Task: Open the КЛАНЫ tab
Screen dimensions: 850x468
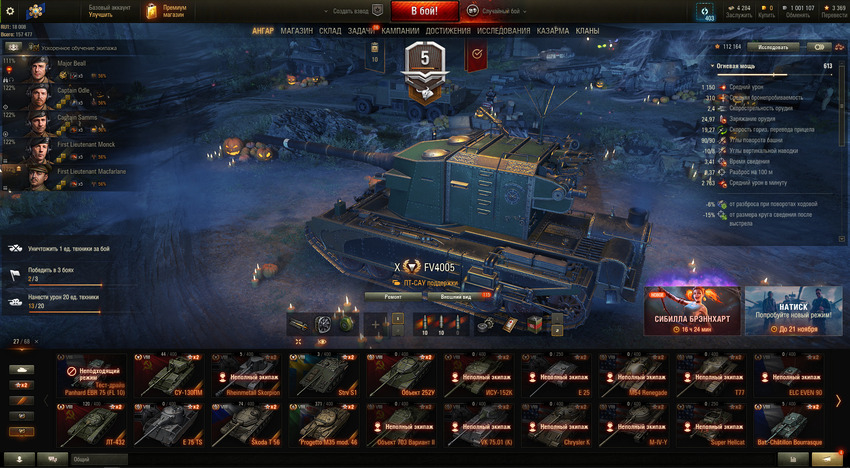Action: coord(588,31)
